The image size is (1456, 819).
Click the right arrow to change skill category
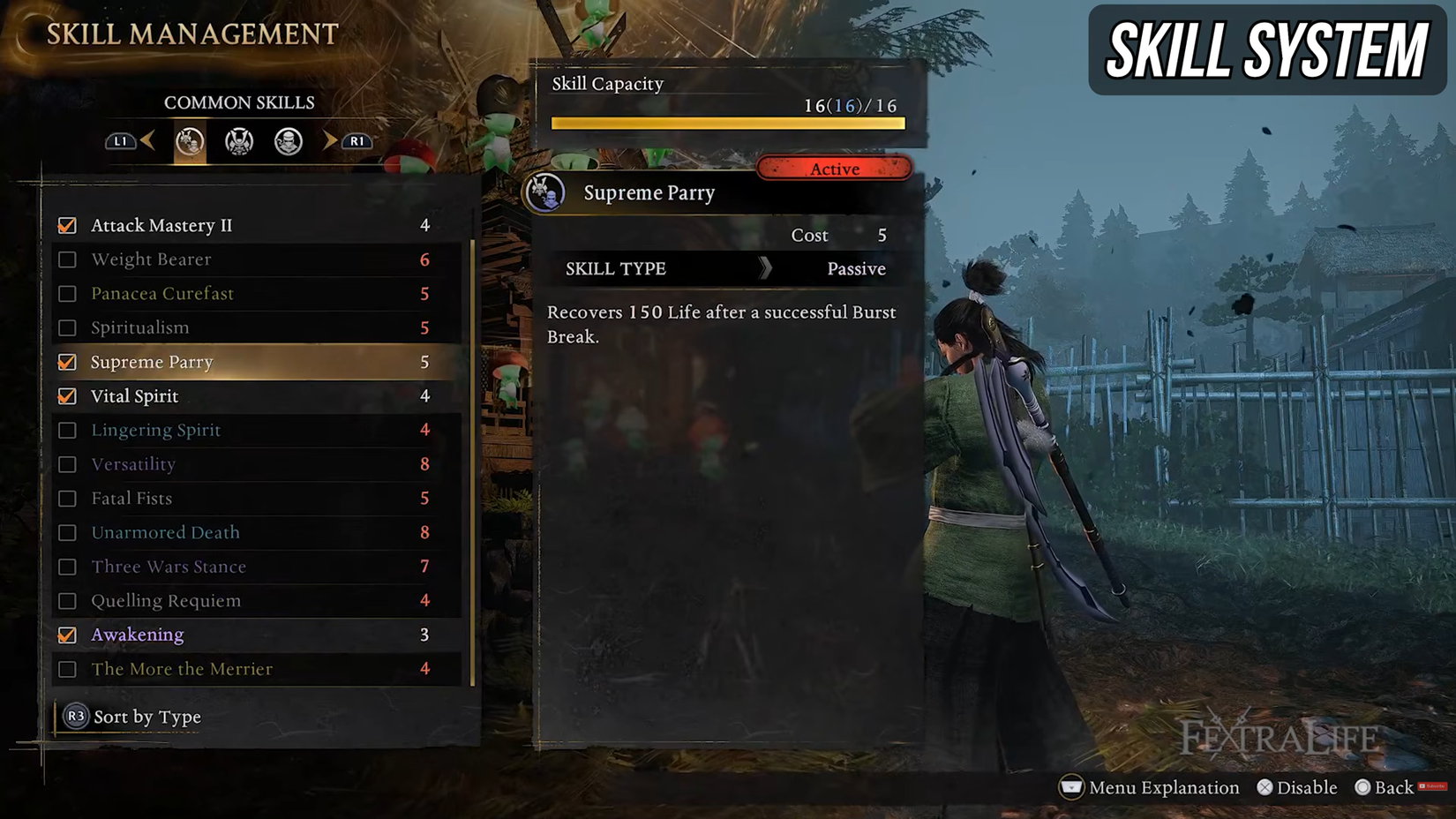(328, 141)
